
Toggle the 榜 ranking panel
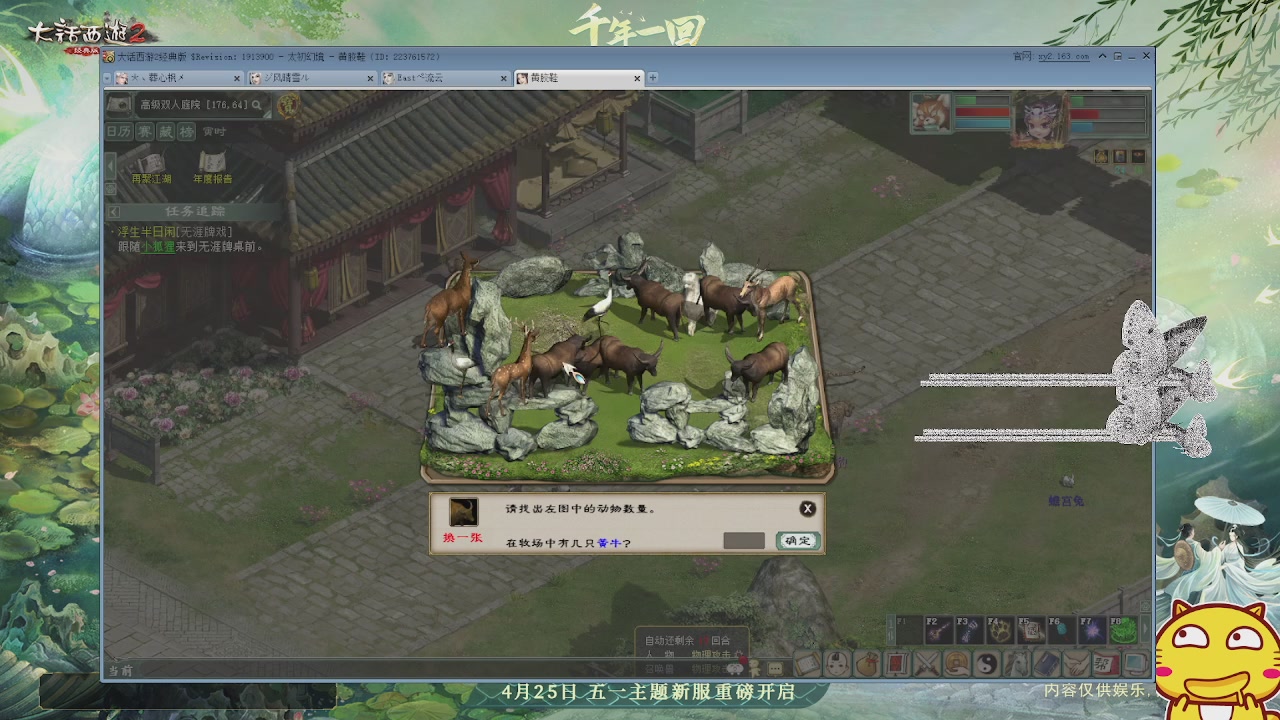pyautogui.click(x=187, y=131)
